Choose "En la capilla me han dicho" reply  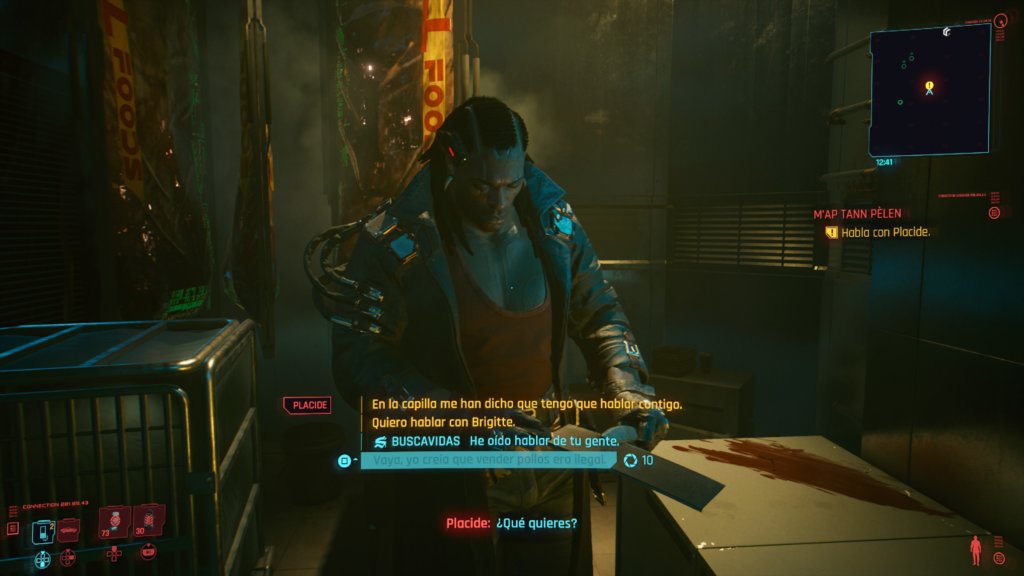tap(526, 404)
